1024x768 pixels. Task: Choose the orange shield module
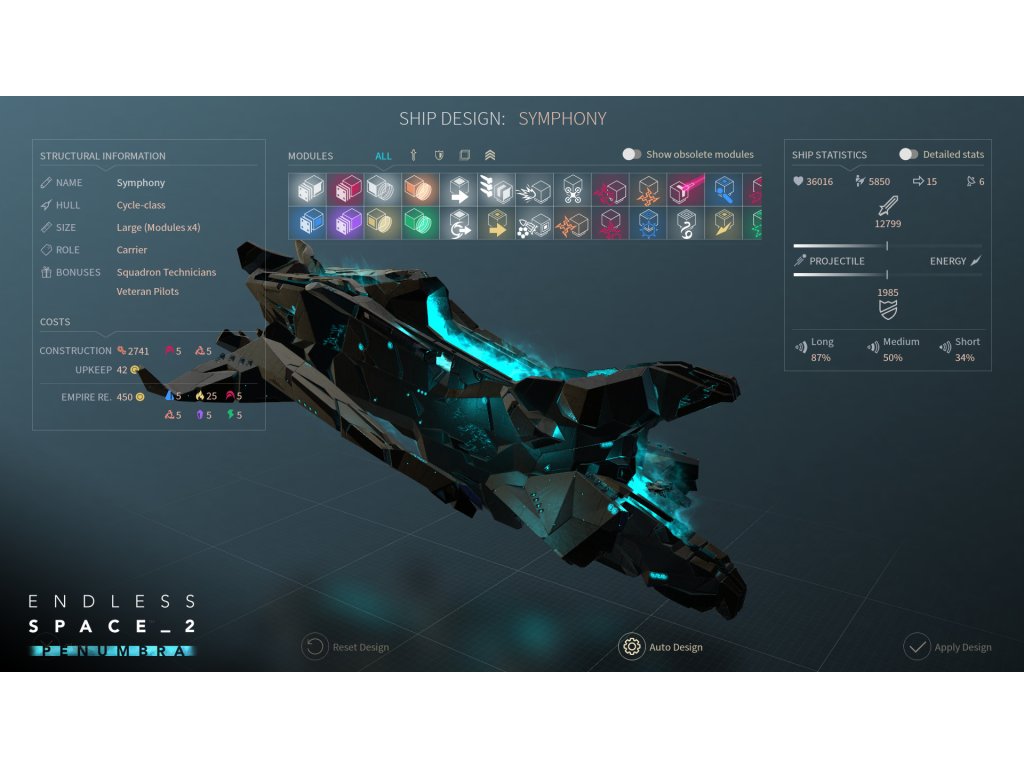pos(415,189)
